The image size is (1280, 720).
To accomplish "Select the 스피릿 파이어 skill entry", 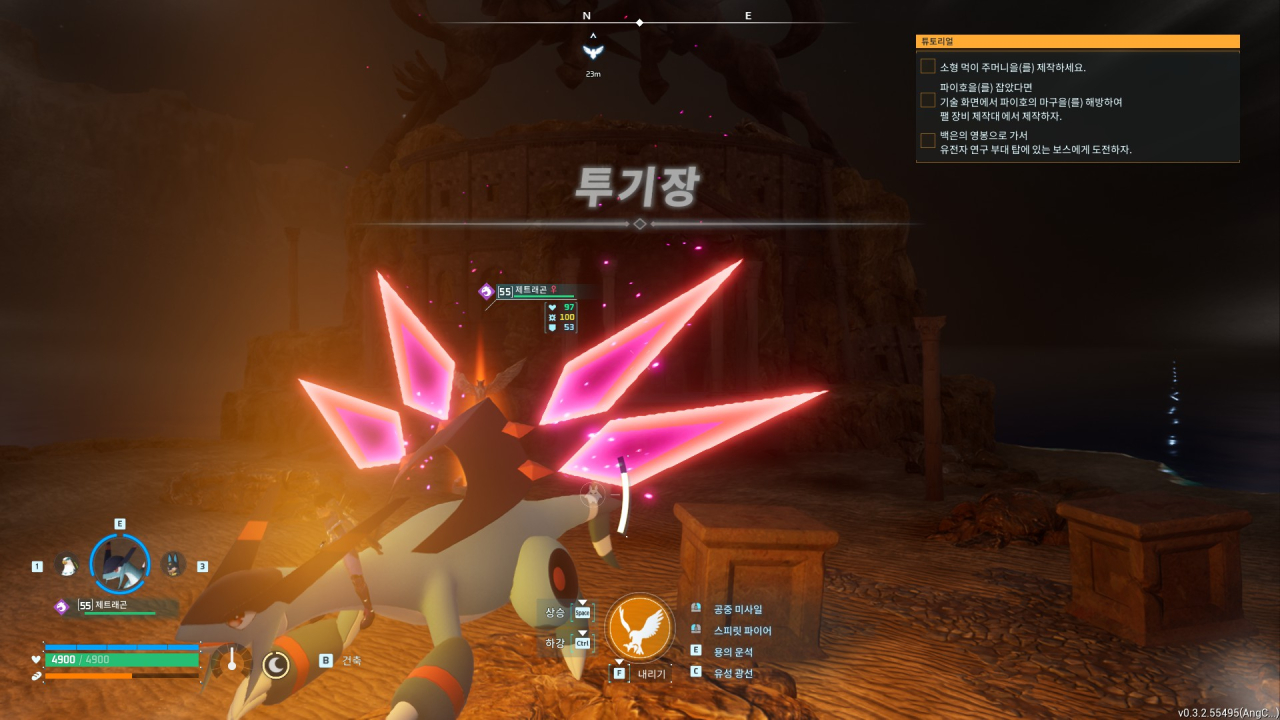I will (742, 630).
